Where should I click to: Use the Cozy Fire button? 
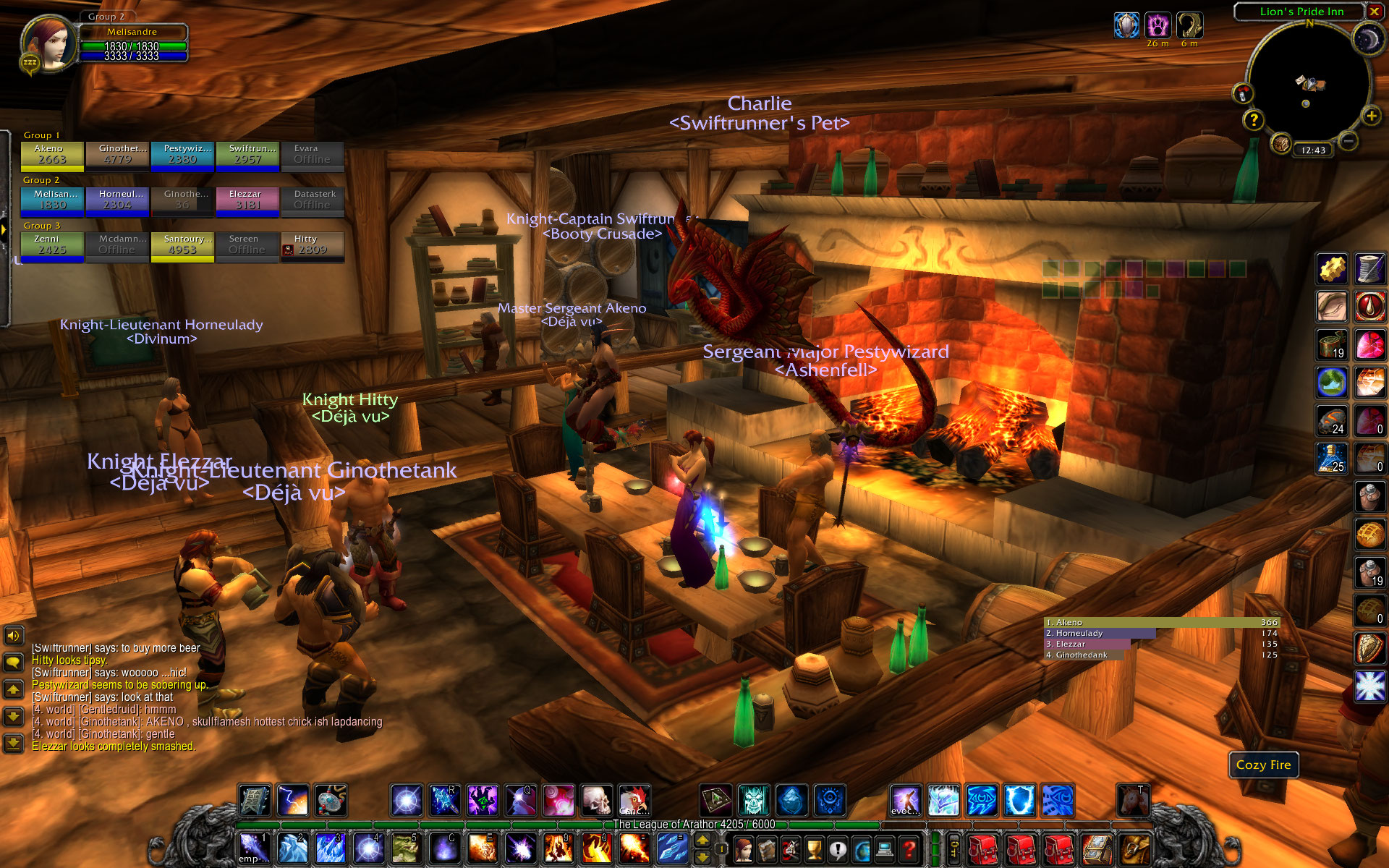[x=1263, y=765]
